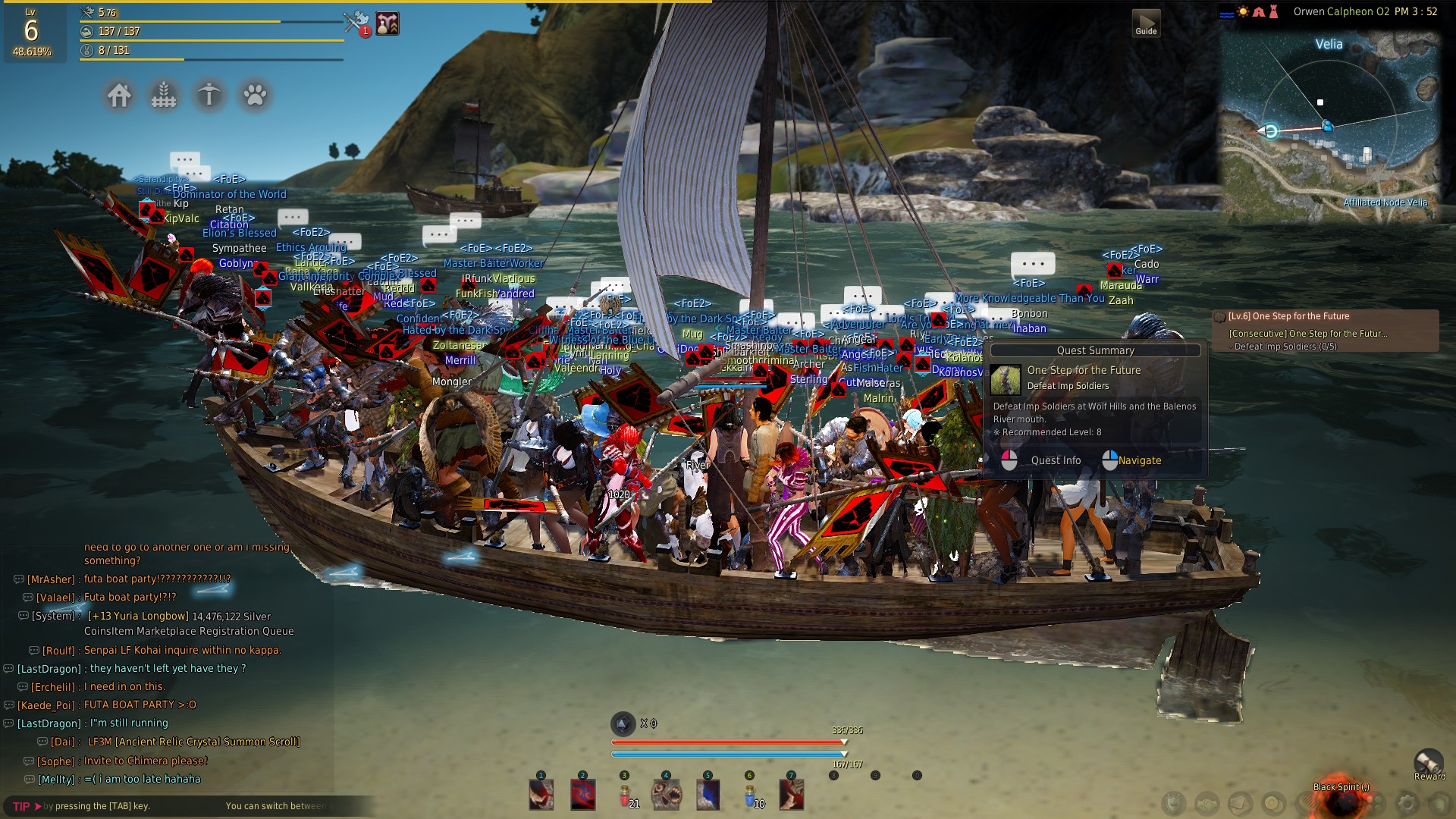Activate the red swirl skill in slot 2
Image resolution: width=1456 pixels, height=819 pixels.
tap(583, 795)
